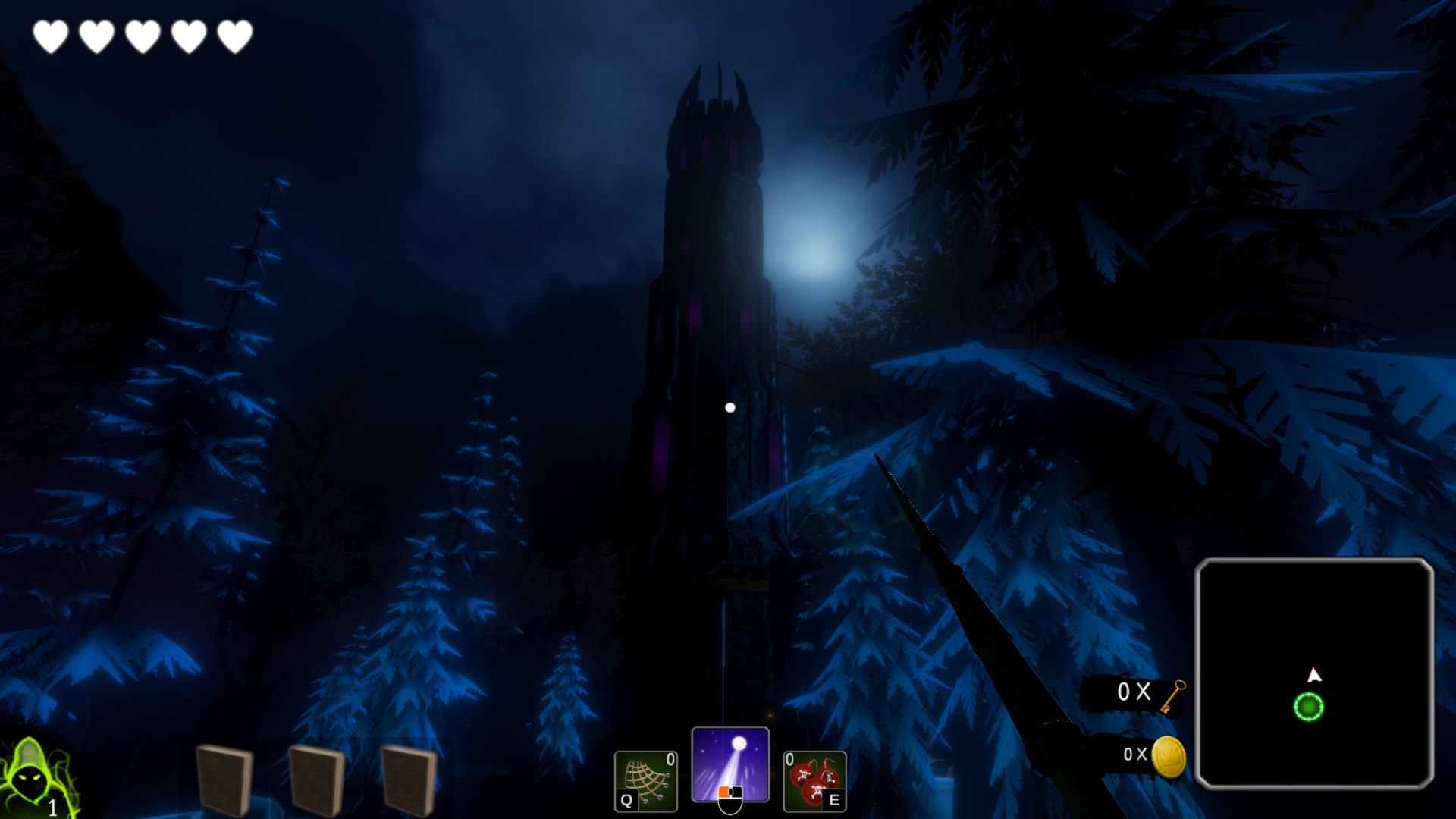
Task: Open the green hooded character portrait
Action: pos(32,777)
